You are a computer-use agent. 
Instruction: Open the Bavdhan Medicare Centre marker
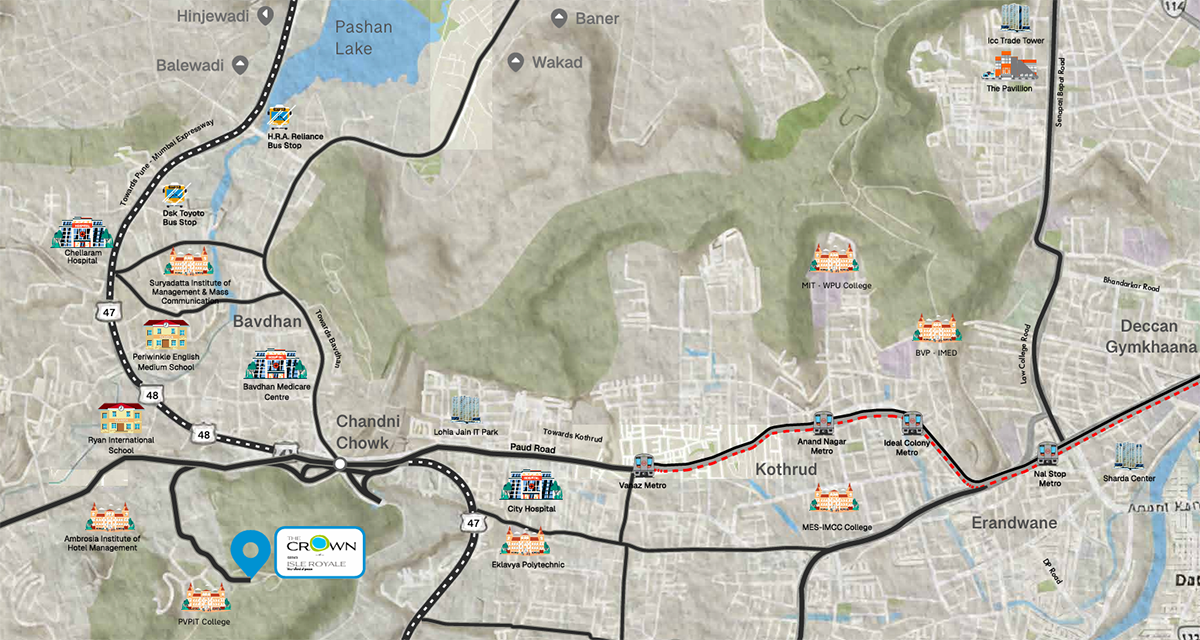coord(272,364)
